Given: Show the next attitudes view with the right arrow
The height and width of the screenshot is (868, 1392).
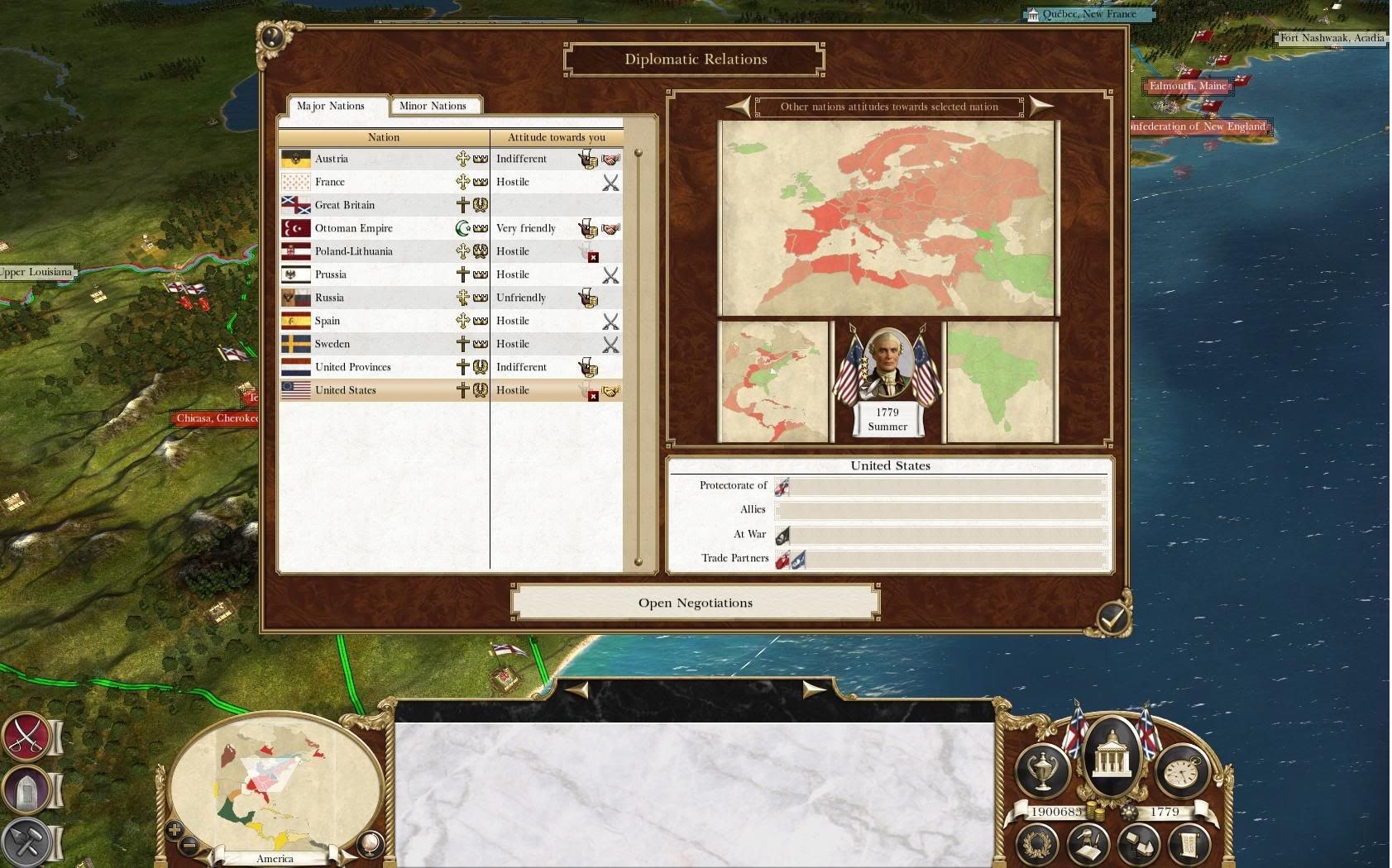Looking at the screenshot, I should point(1040,106).
